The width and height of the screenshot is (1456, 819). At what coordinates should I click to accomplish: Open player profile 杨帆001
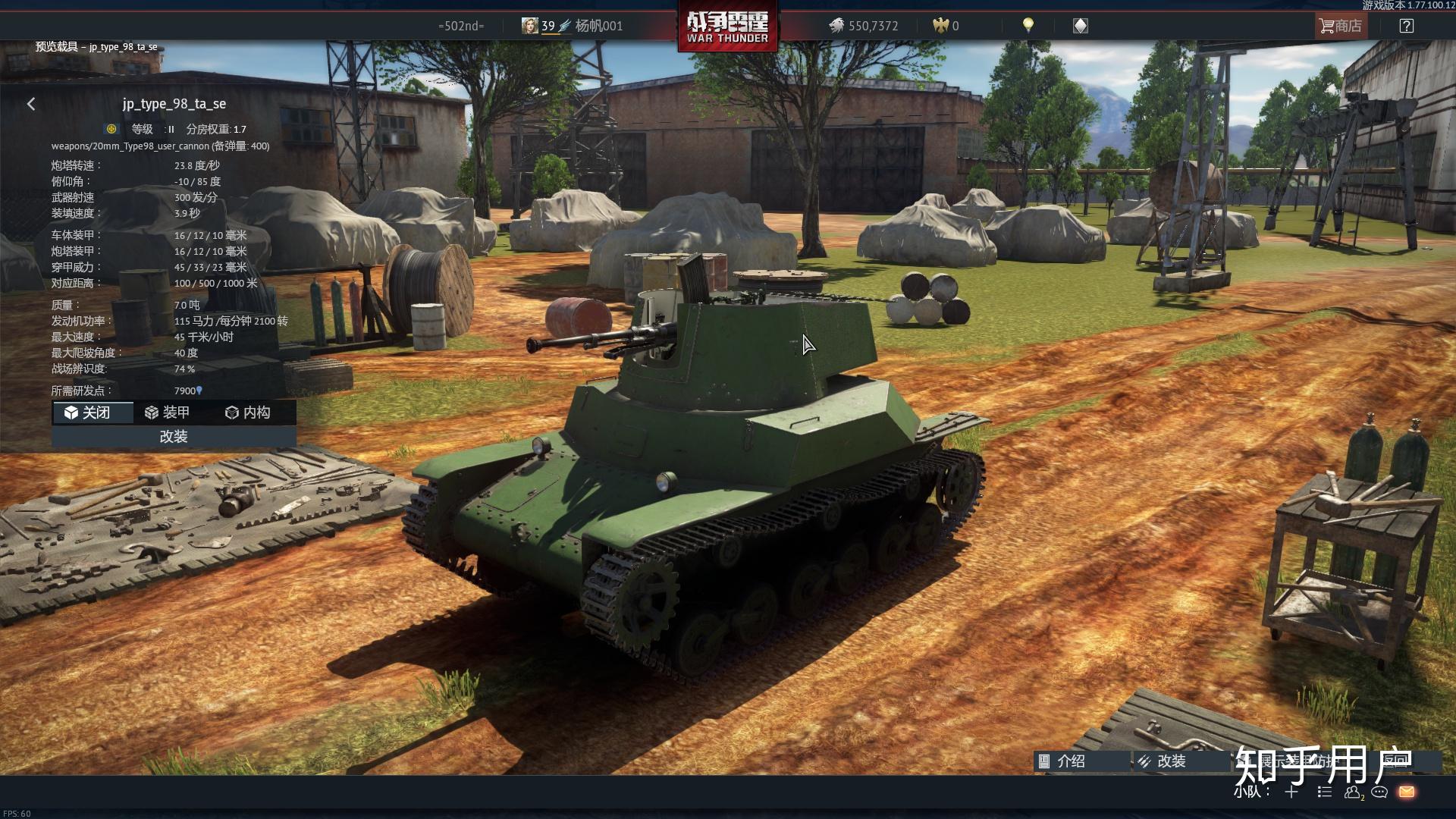(x=573, y=26)
